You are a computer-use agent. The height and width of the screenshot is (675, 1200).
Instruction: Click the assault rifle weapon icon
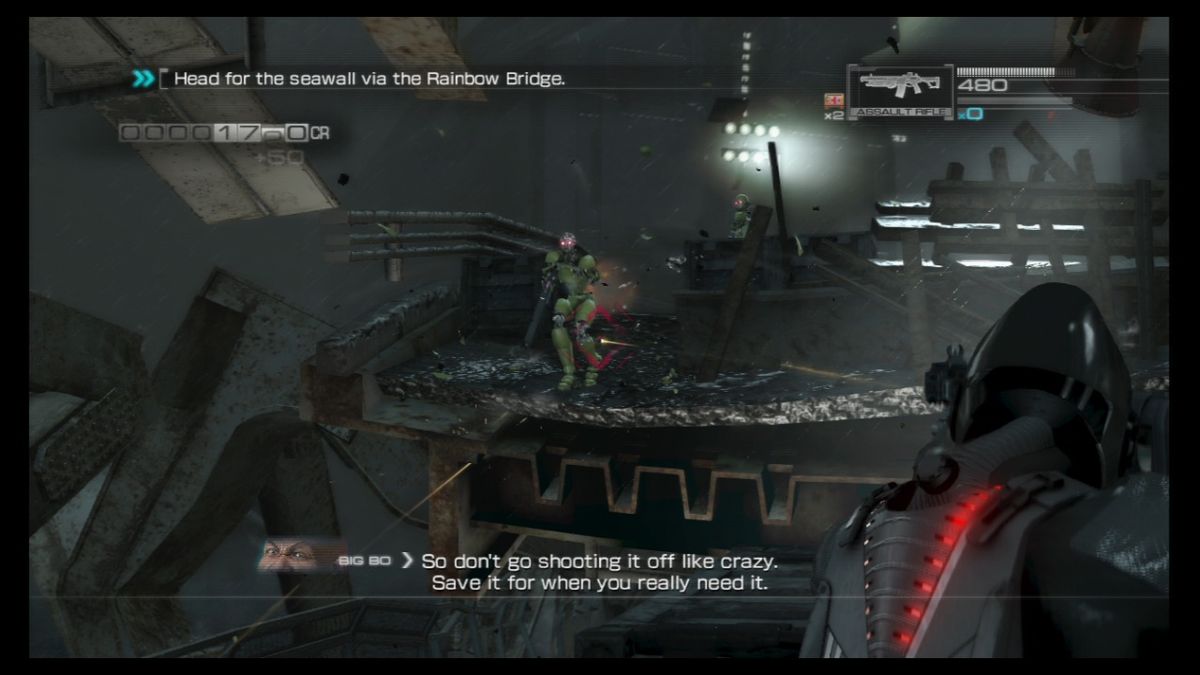point(896,90)
